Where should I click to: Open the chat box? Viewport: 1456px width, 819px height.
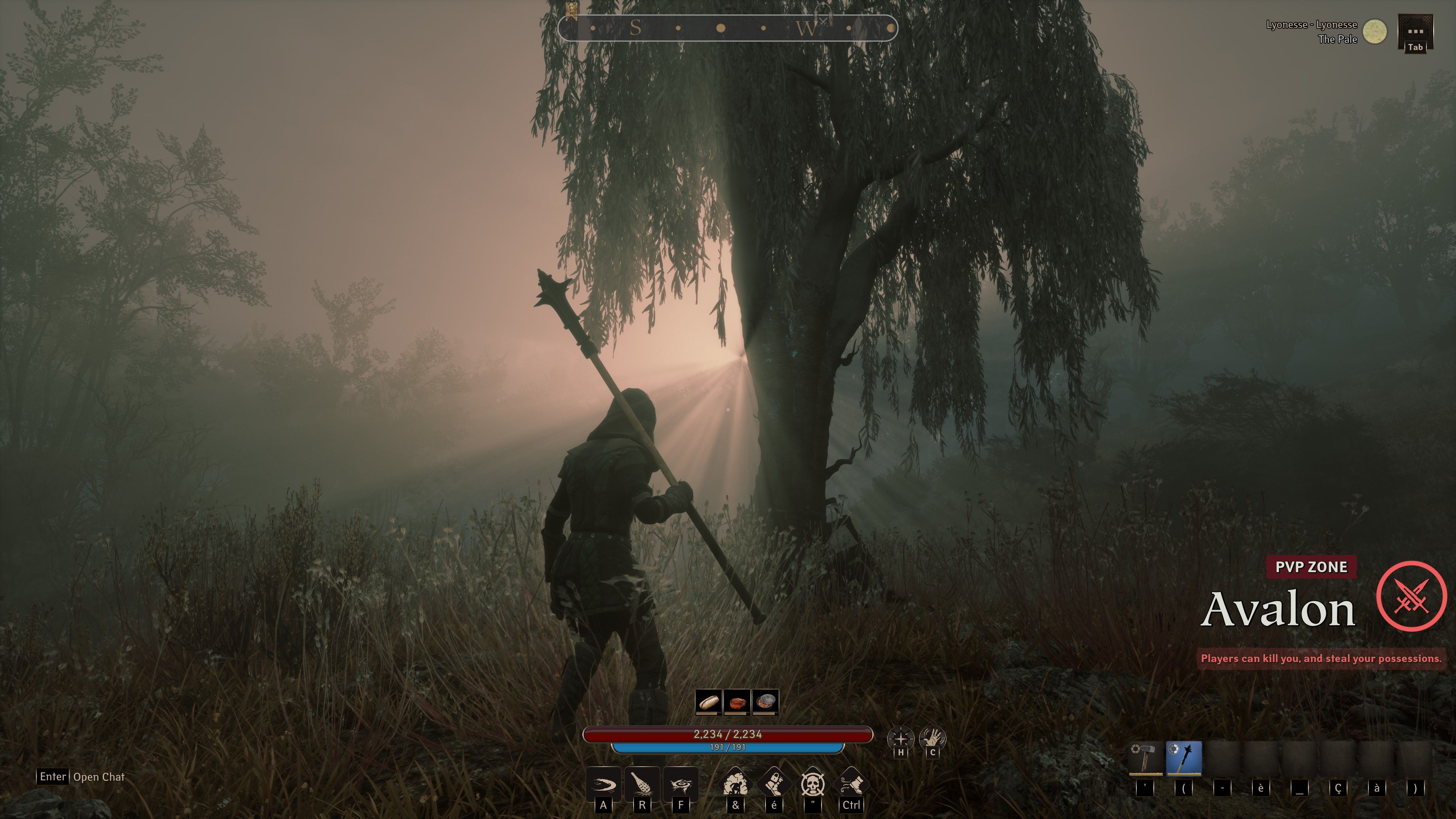(82, 777)
